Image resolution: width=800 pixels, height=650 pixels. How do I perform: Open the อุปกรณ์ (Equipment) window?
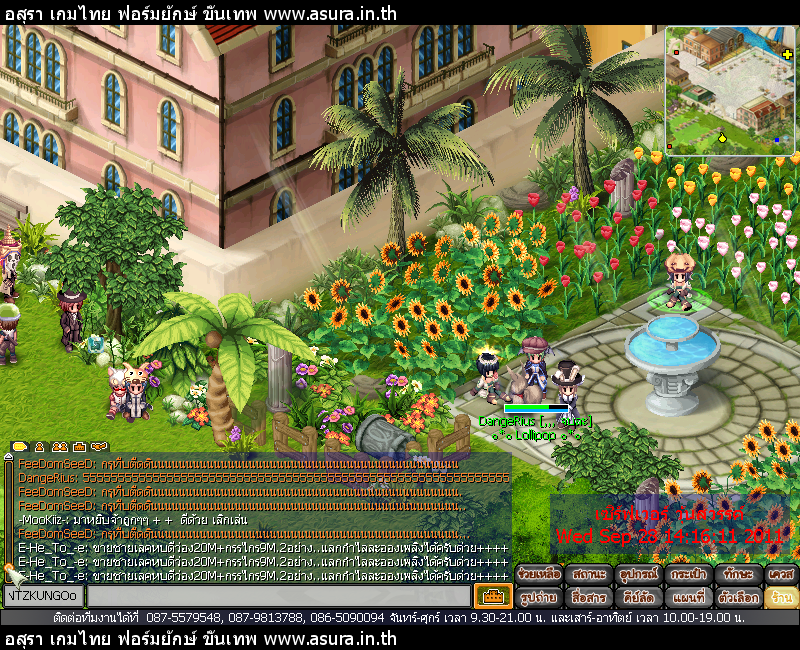point(639,575)
